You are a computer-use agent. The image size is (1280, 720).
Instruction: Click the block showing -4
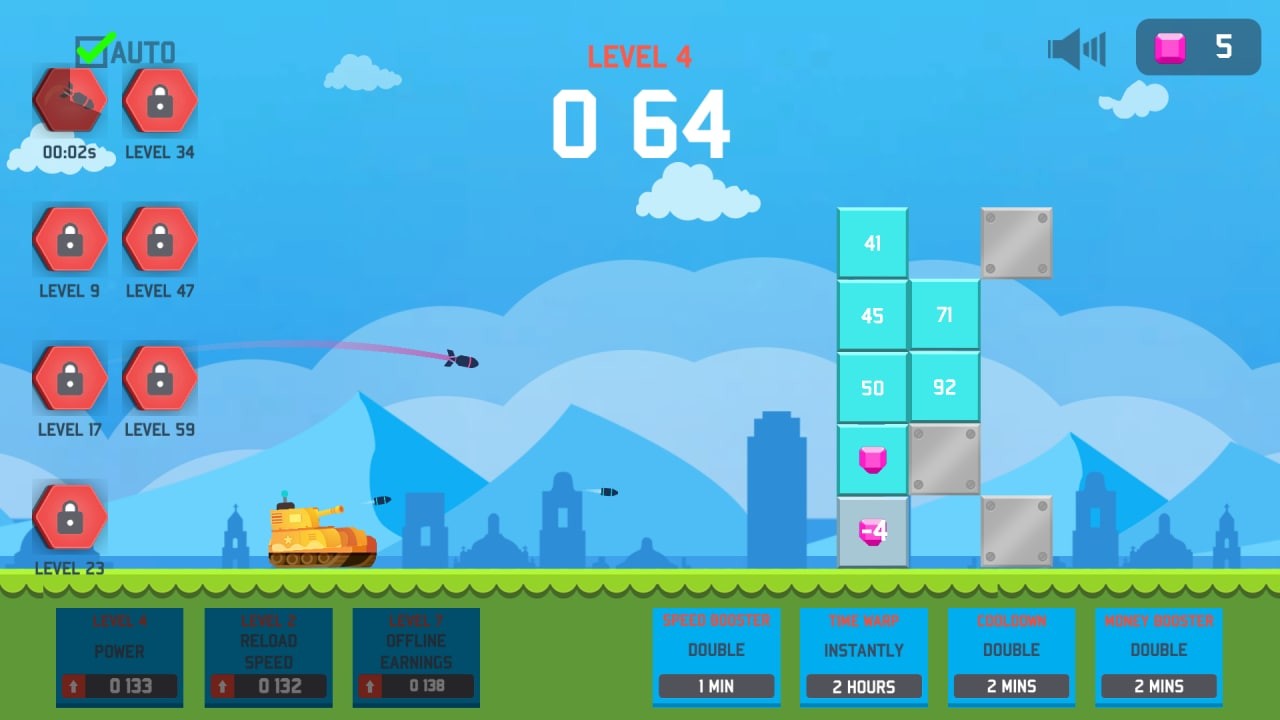(x=873, y=531)
